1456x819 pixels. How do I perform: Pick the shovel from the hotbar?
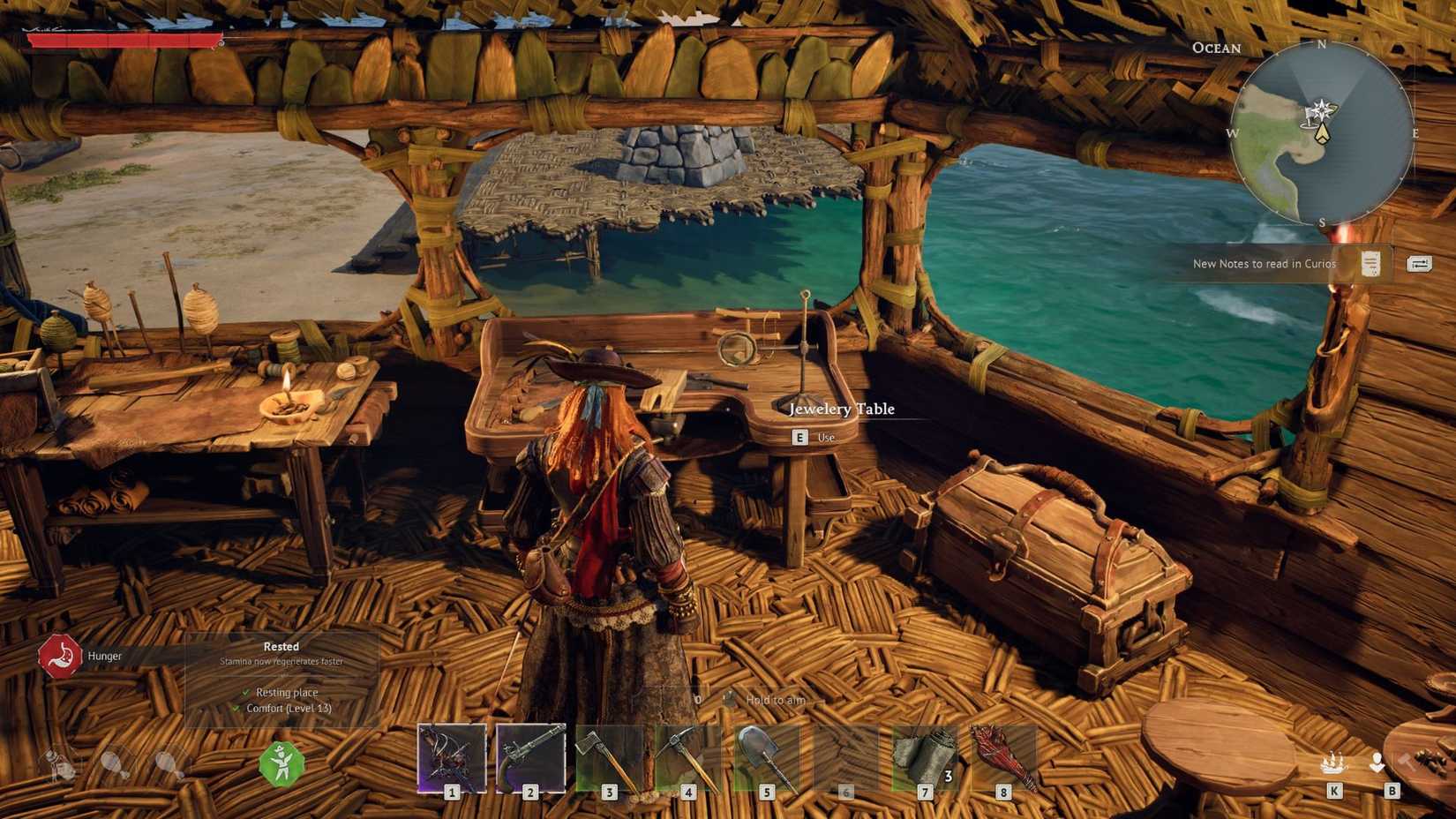pyautogui.click(x=766, y=757)
